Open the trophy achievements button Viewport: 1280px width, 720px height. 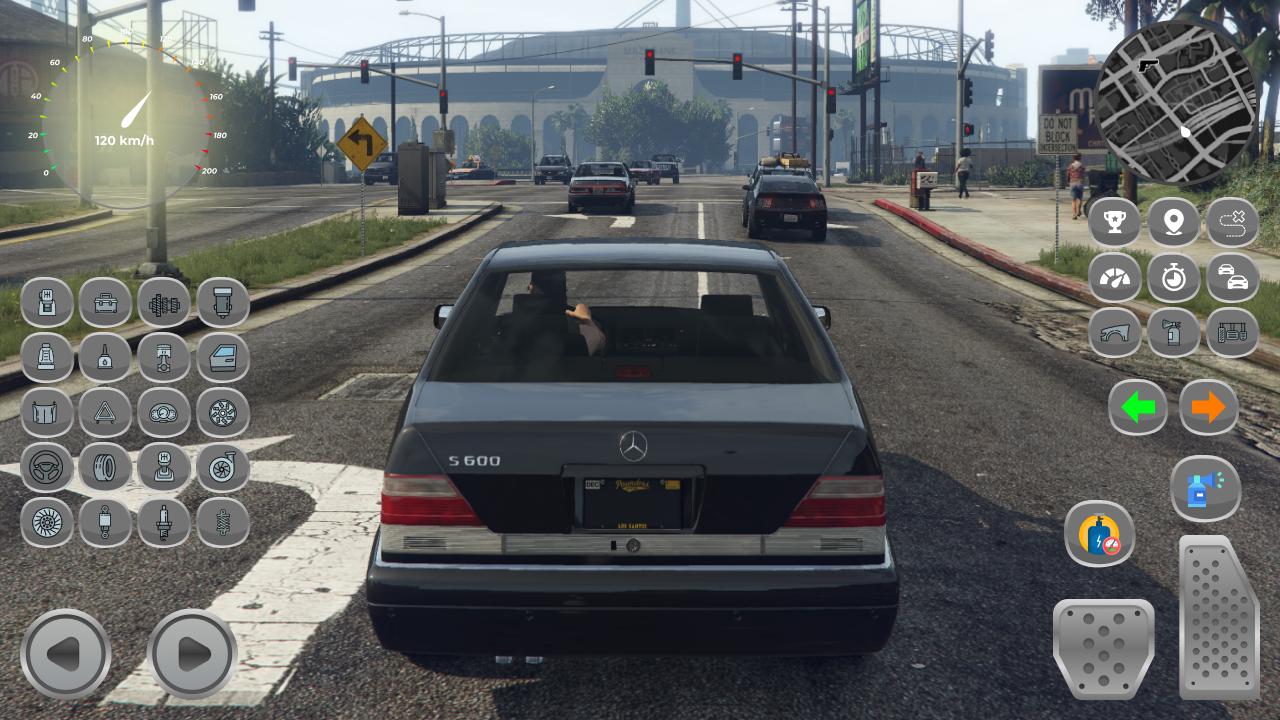pyautogui.click(x=1114, y=222)
